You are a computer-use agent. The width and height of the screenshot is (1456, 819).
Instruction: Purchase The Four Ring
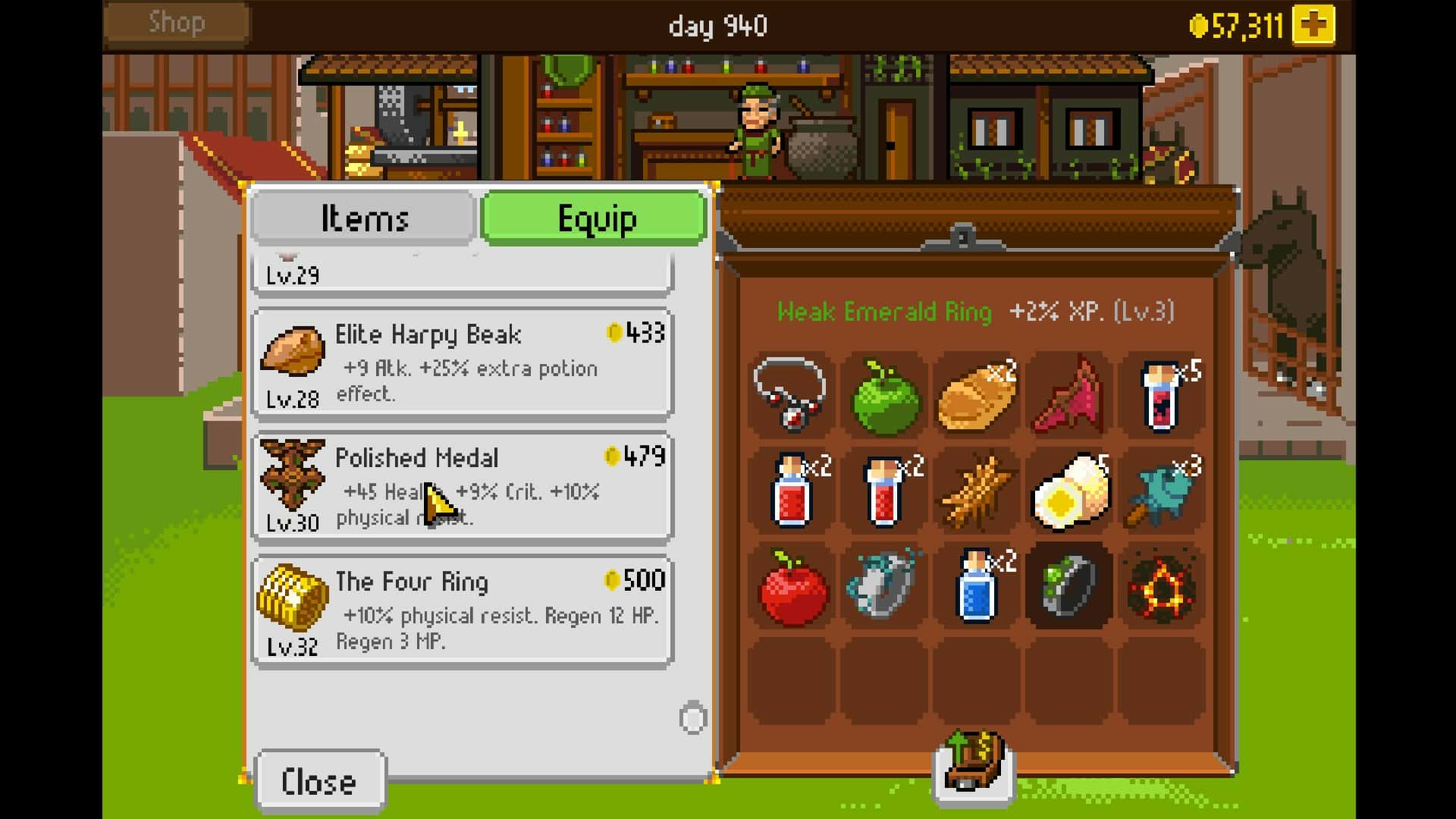(462, 611)
